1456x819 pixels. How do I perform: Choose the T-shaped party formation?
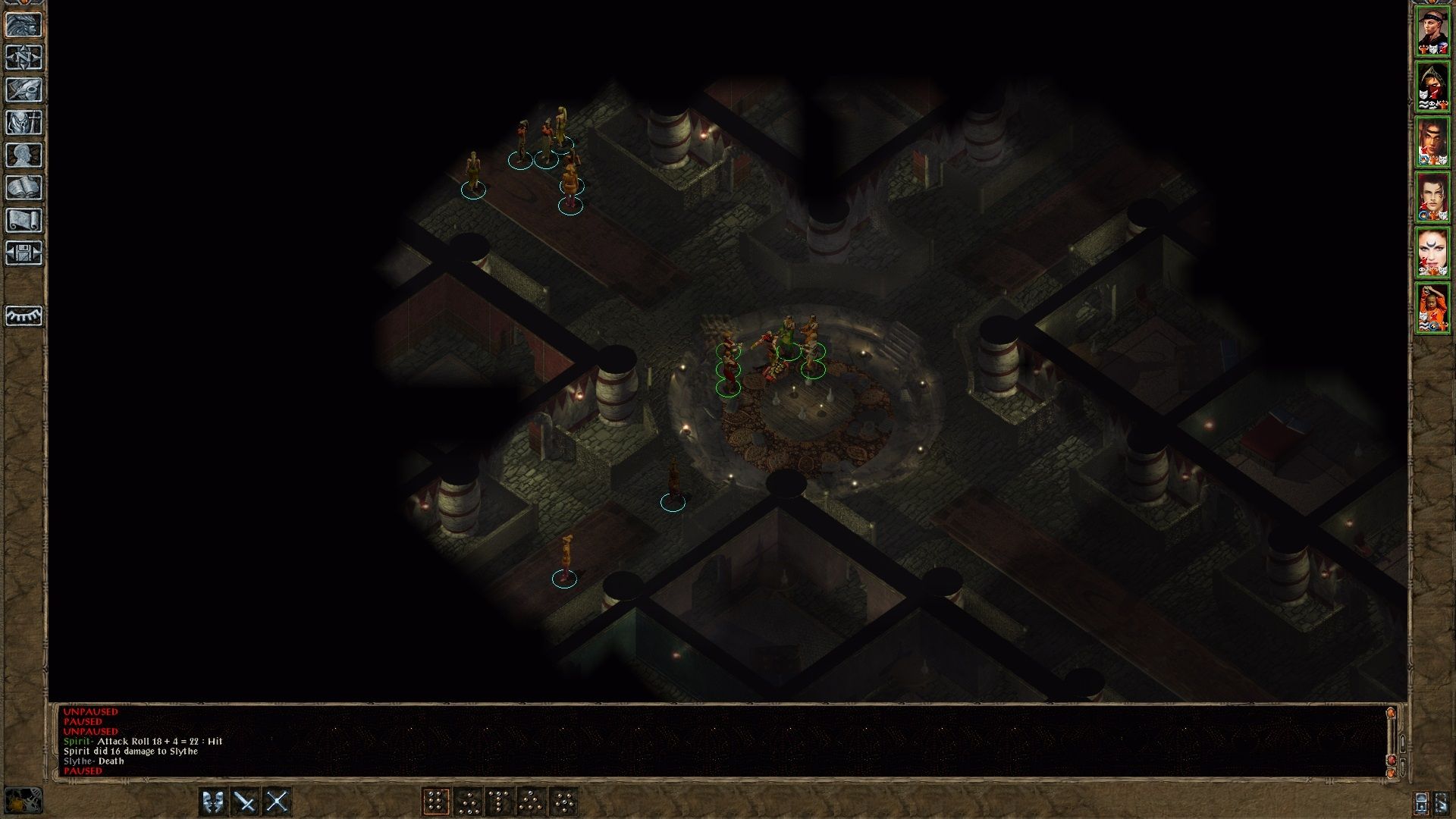tap(500, 802)
